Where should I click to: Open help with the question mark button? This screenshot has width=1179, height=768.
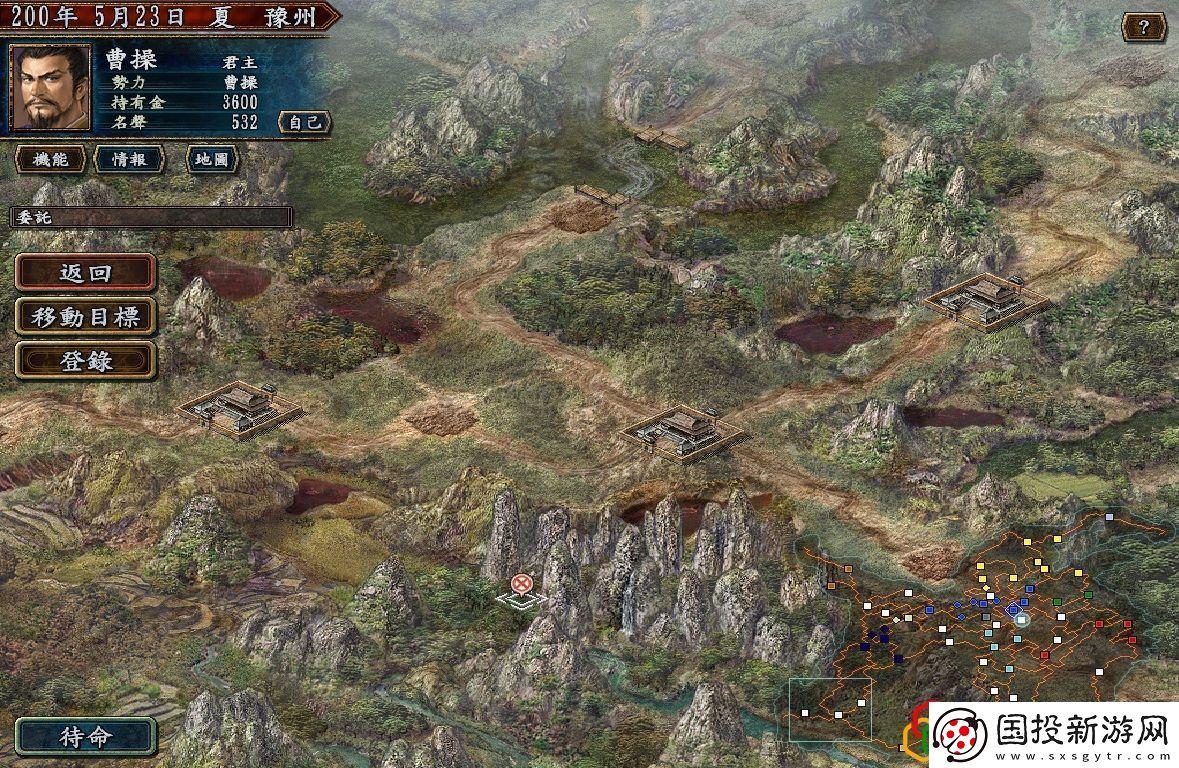(1143, 27)
